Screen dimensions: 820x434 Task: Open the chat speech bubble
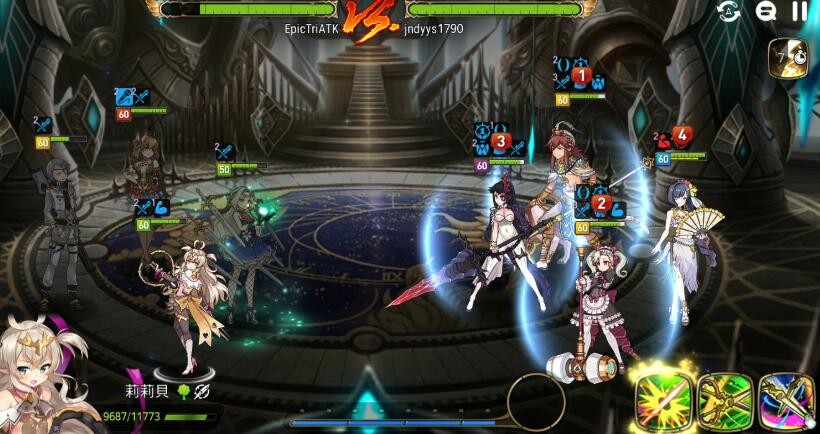766,11
